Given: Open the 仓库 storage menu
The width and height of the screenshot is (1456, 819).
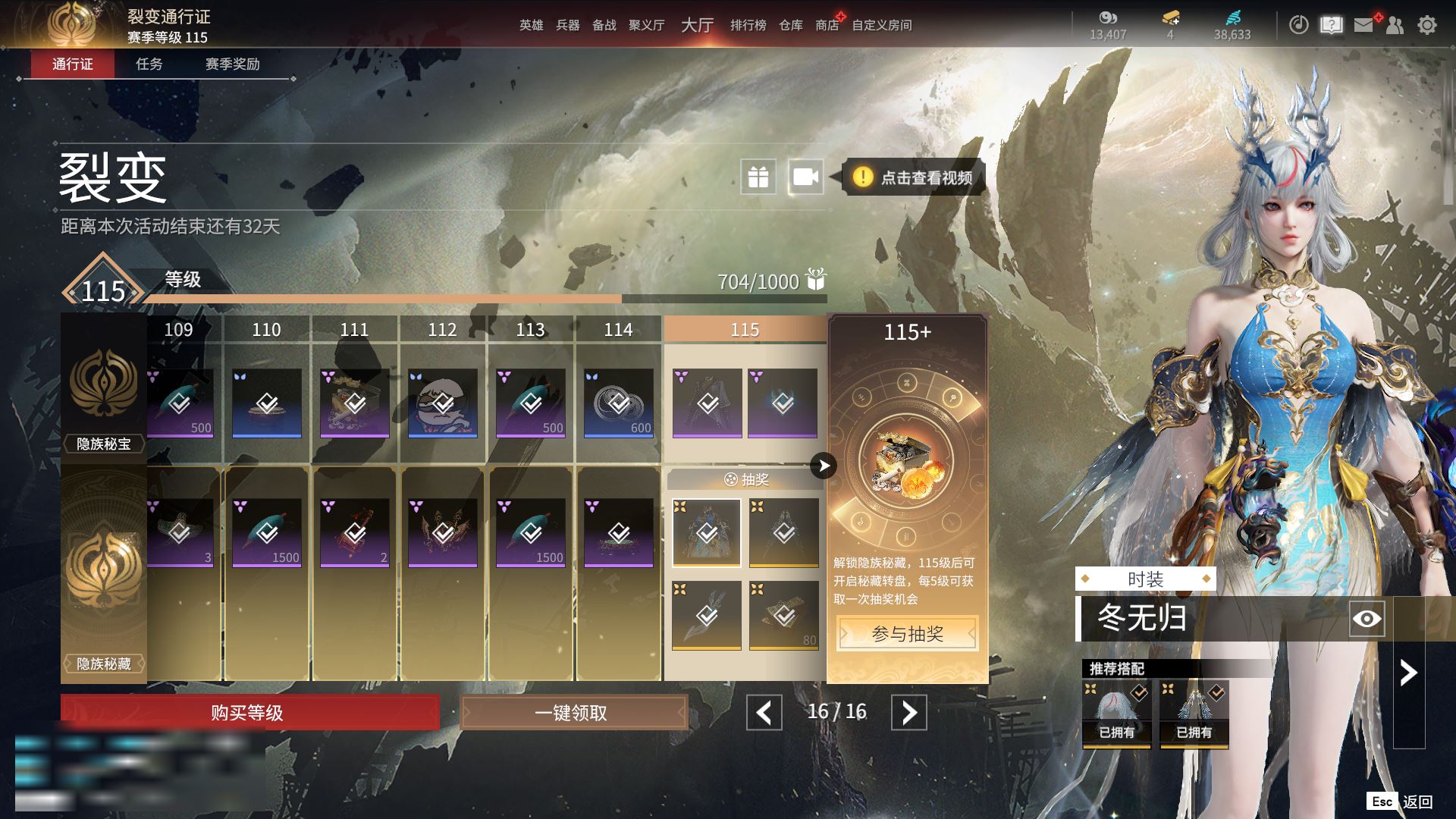Looking at the screenshot, I should (790, 25).
